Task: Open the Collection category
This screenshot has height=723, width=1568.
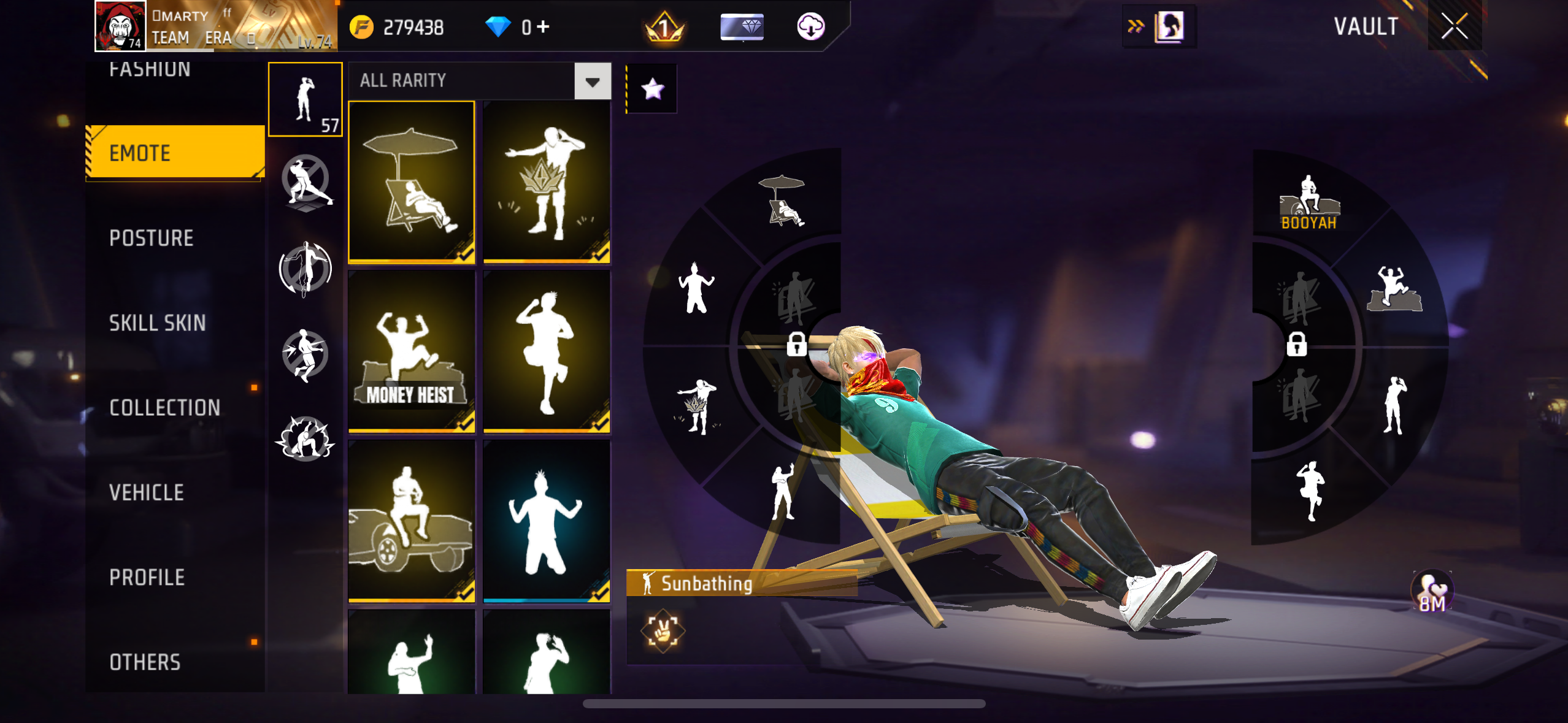Action: 164,408
